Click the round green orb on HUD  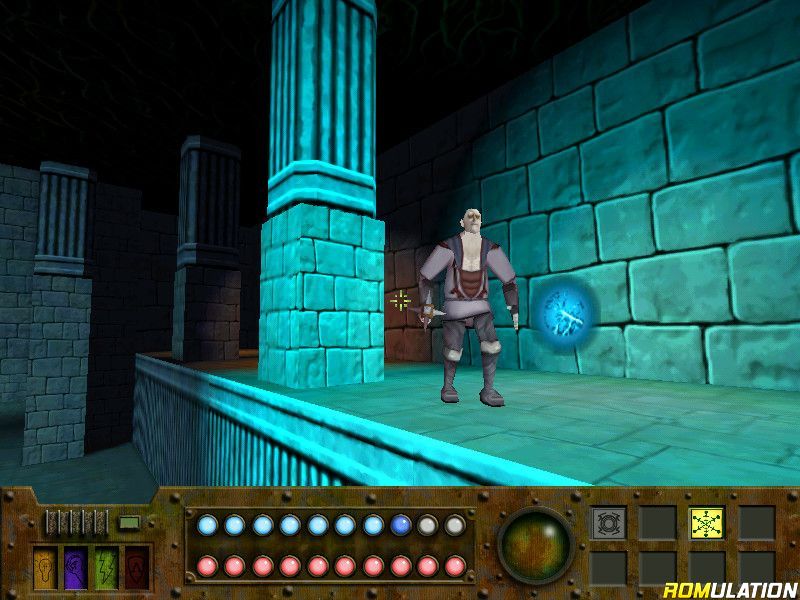pos(535,548)
